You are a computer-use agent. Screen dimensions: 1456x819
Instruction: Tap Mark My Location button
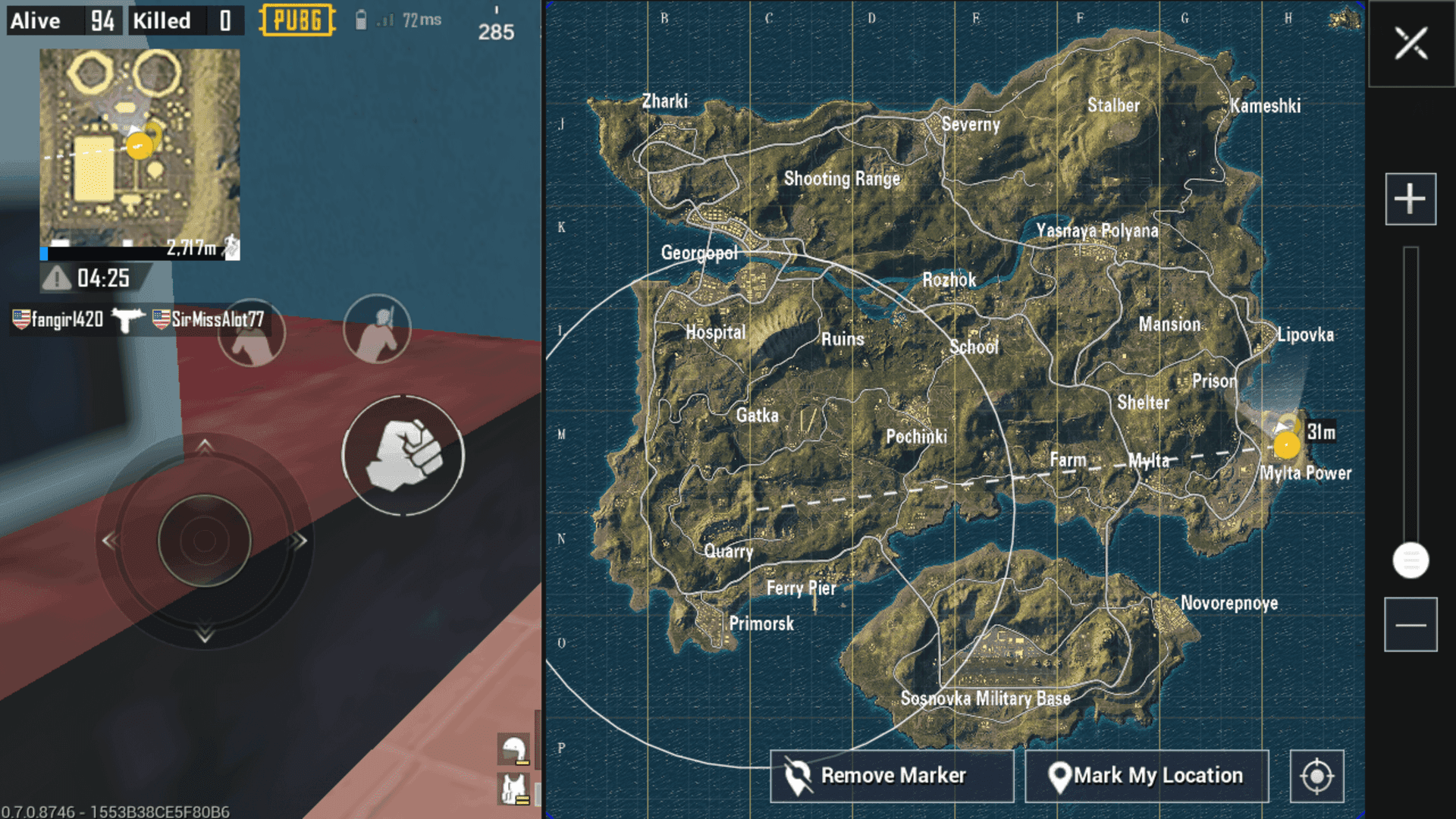point(1147,776)
